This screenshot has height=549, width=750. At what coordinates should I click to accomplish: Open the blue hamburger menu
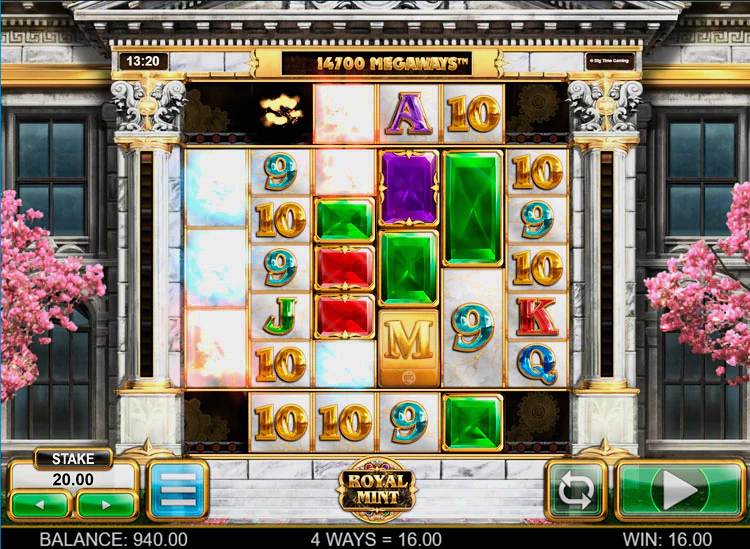point(177,490)
